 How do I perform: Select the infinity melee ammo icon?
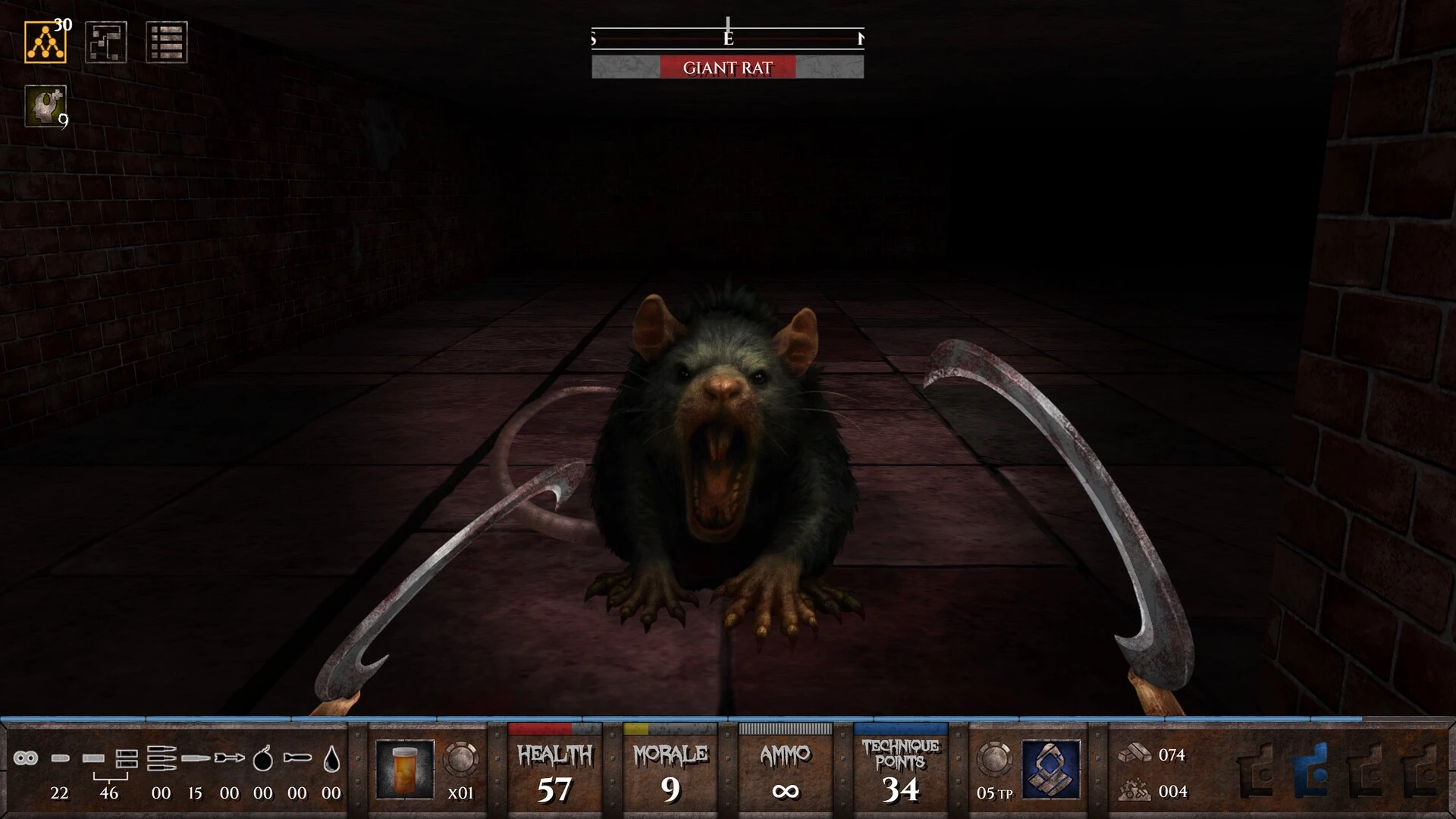26,758
